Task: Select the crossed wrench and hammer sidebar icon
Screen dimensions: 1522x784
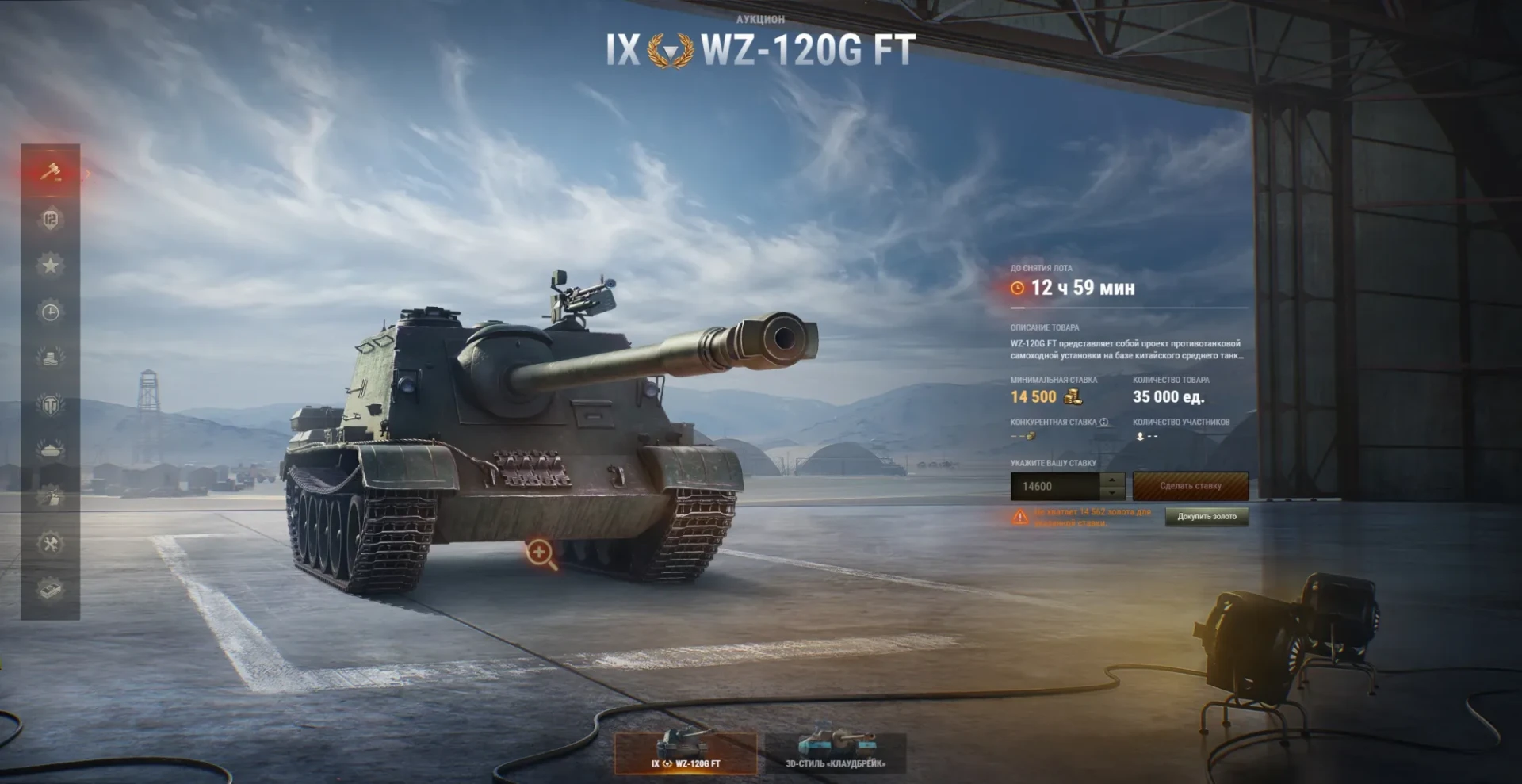Action: pos(50,544)
